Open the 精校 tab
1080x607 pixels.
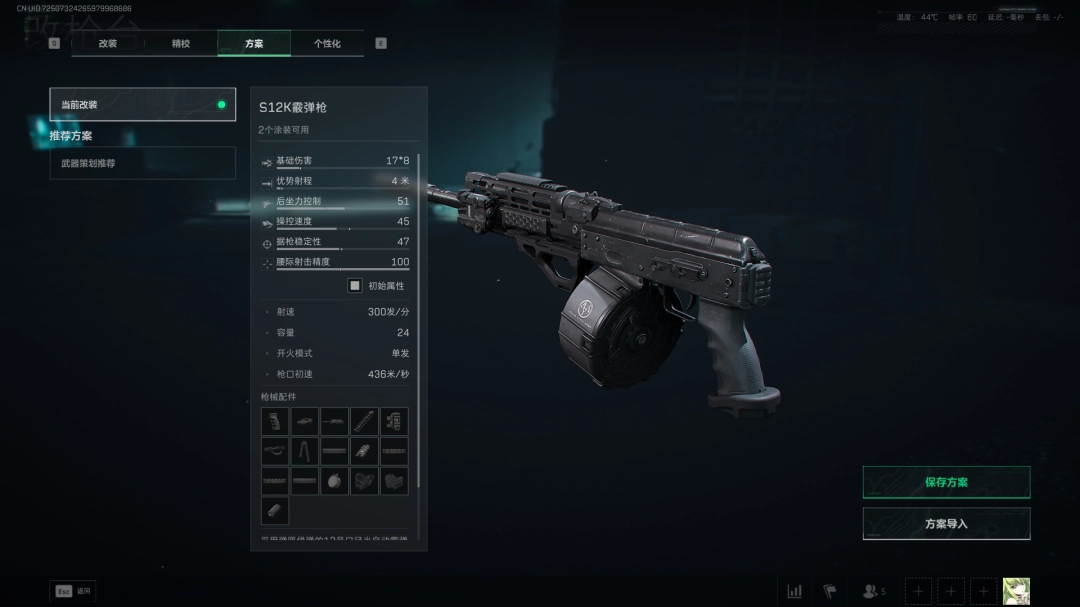(x=181, y=44)
